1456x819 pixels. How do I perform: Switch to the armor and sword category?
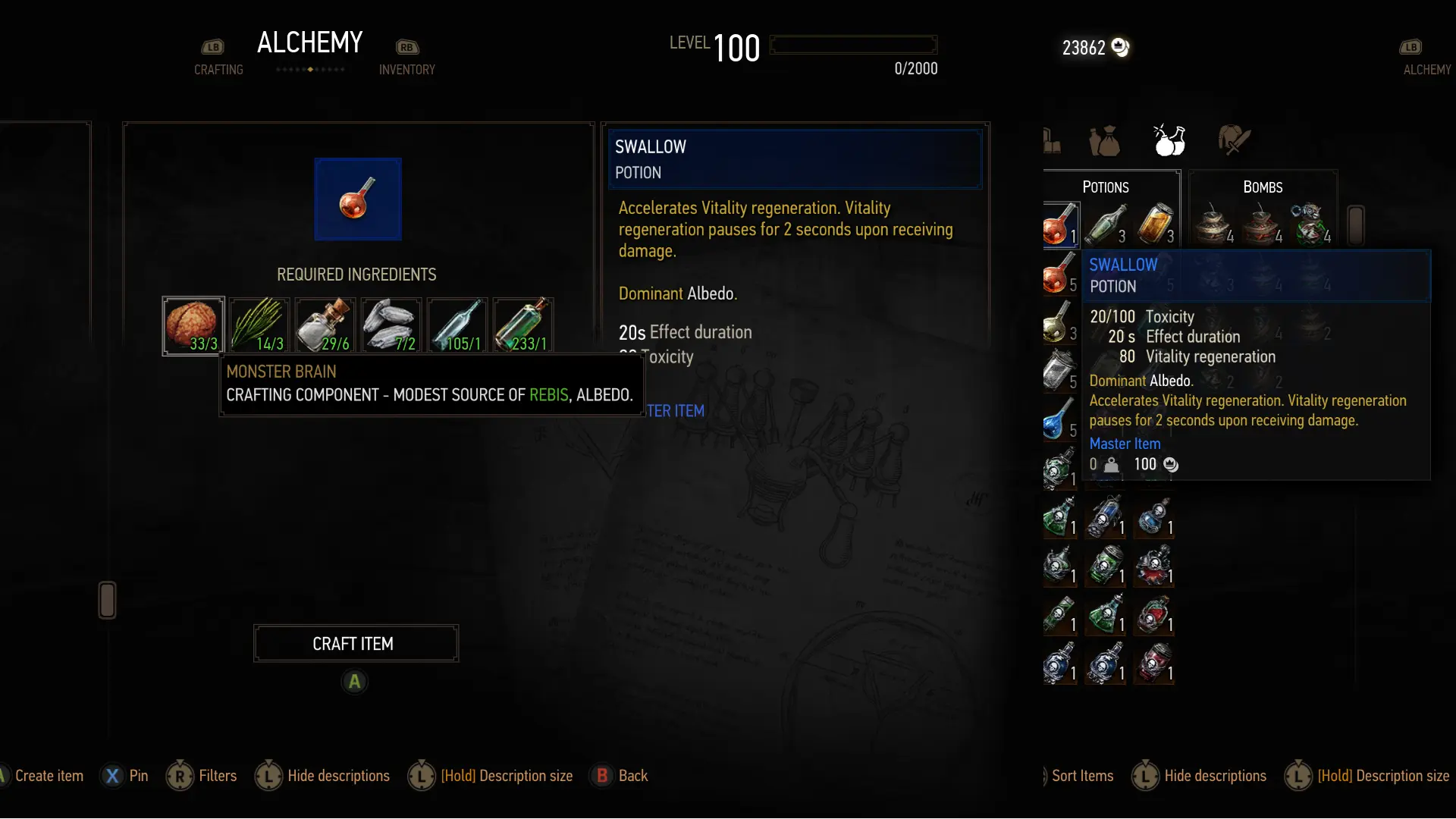point(1234,140)
